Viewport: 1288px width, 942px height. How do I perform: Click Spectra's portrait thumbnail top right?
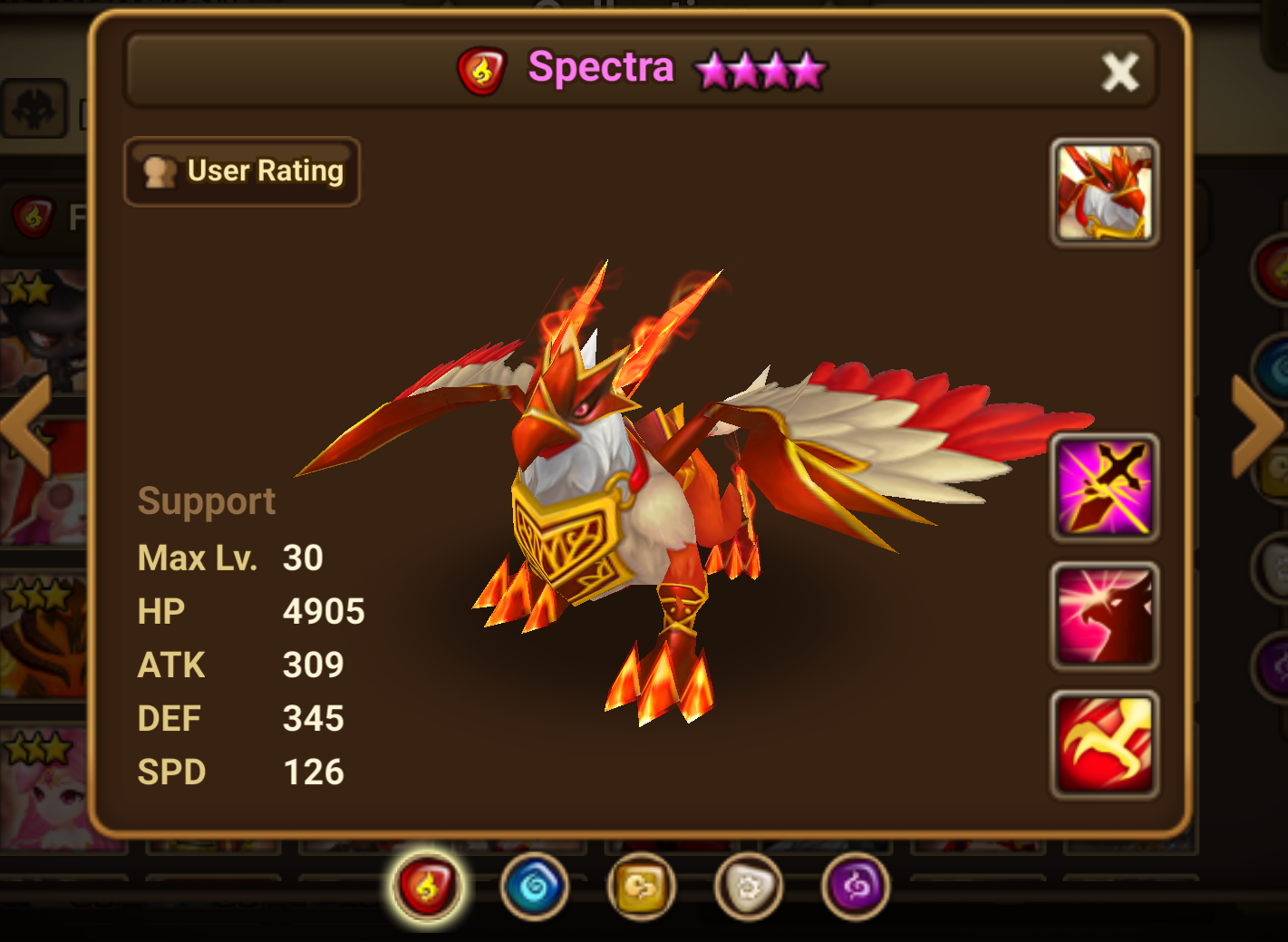click(x=1104, y=193)
